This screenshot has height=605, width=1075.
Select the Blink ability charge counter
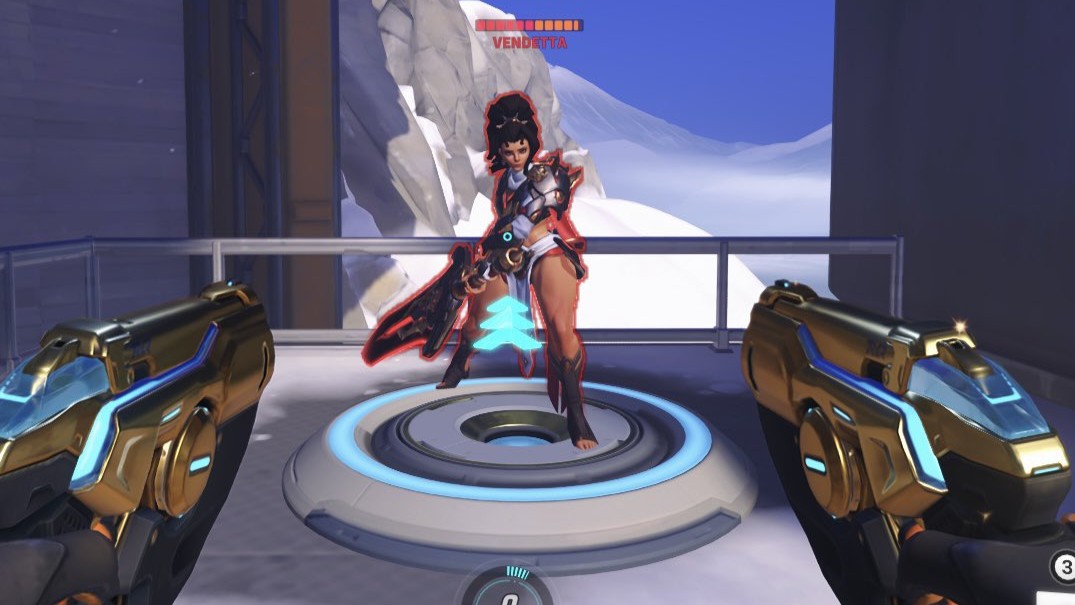coord(1062,567)
